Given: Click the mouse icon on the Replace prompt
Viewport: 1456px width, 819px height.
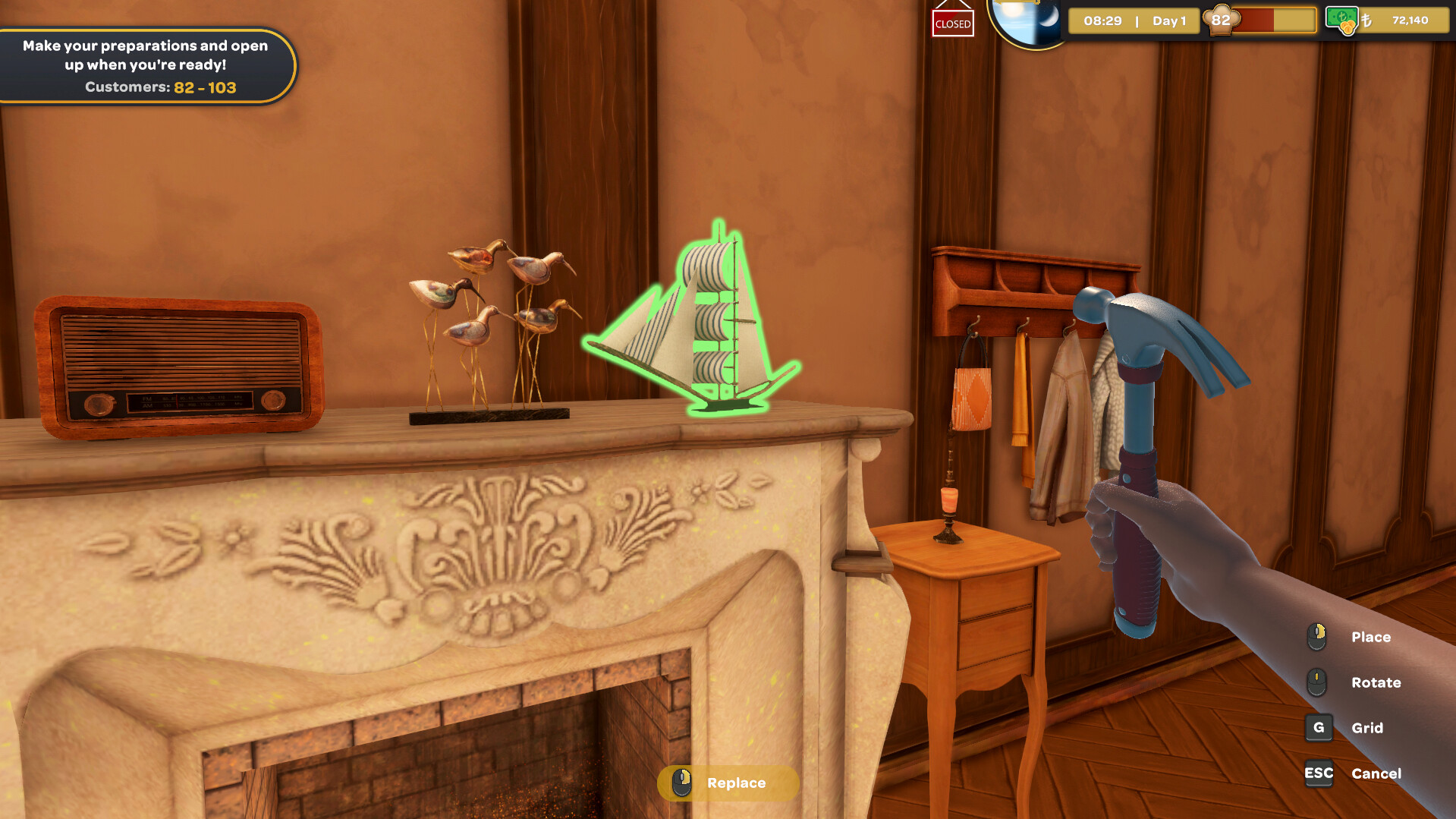Looking at the screenshot, I should click(x=681, y=783).
